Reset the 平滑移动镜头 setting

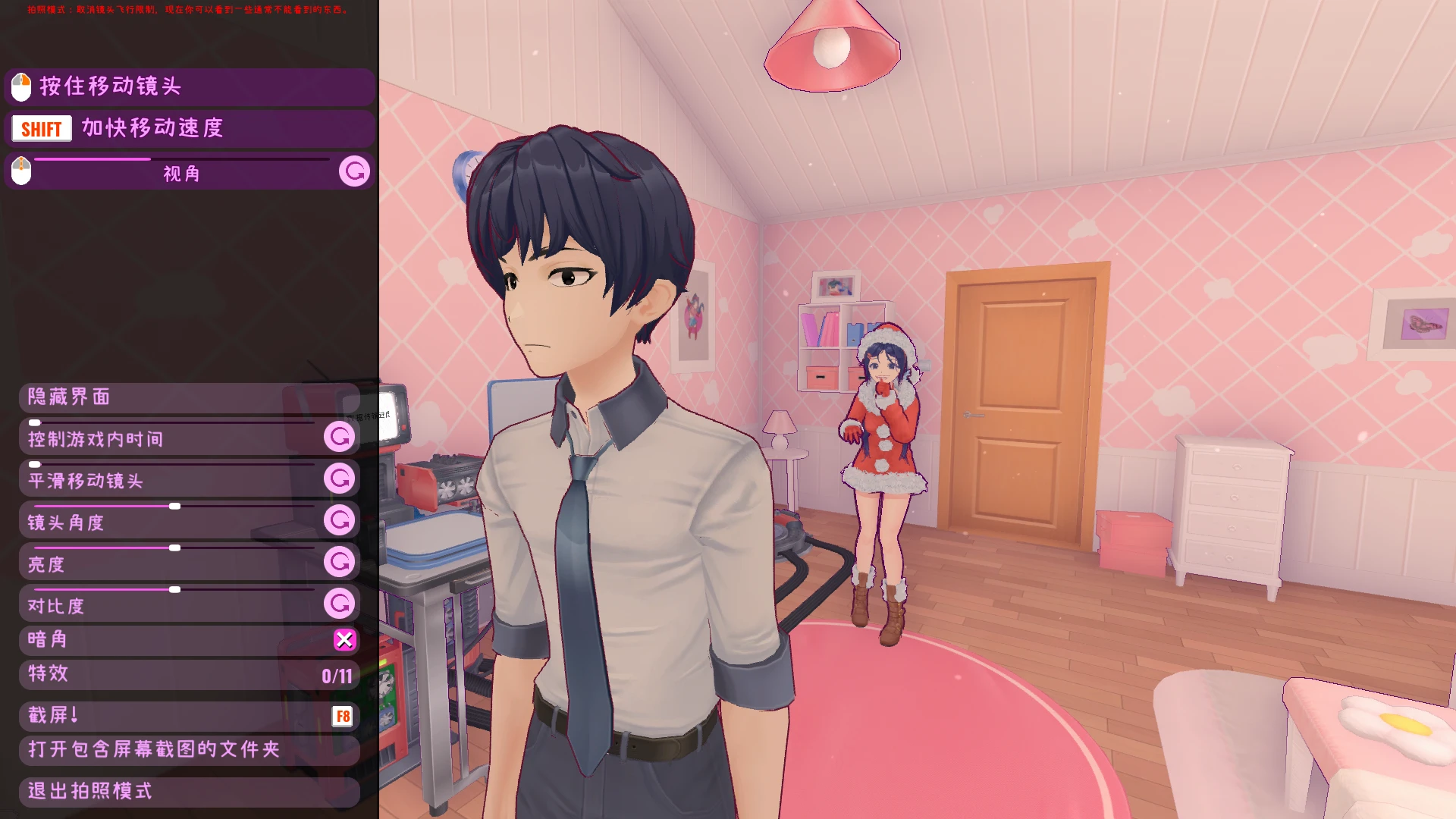pos(339,479)
